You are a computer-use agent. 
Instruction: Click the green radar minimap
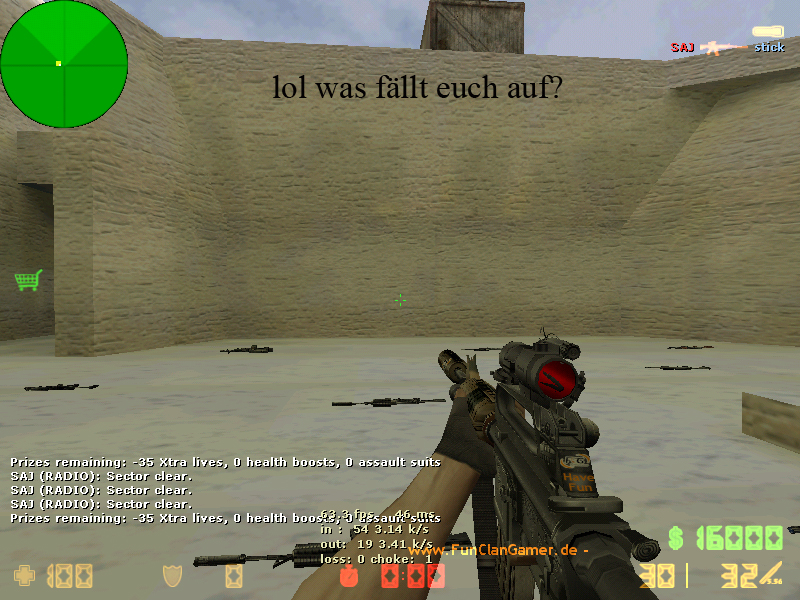pyautogui.click(x=64, y=64)
